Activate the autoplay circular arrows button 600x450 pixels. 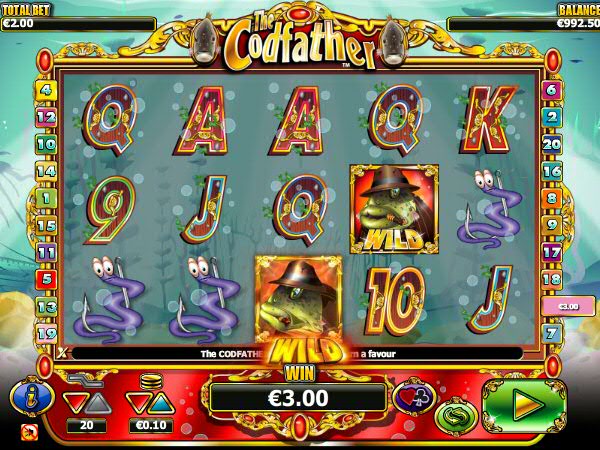click(455, 416)
